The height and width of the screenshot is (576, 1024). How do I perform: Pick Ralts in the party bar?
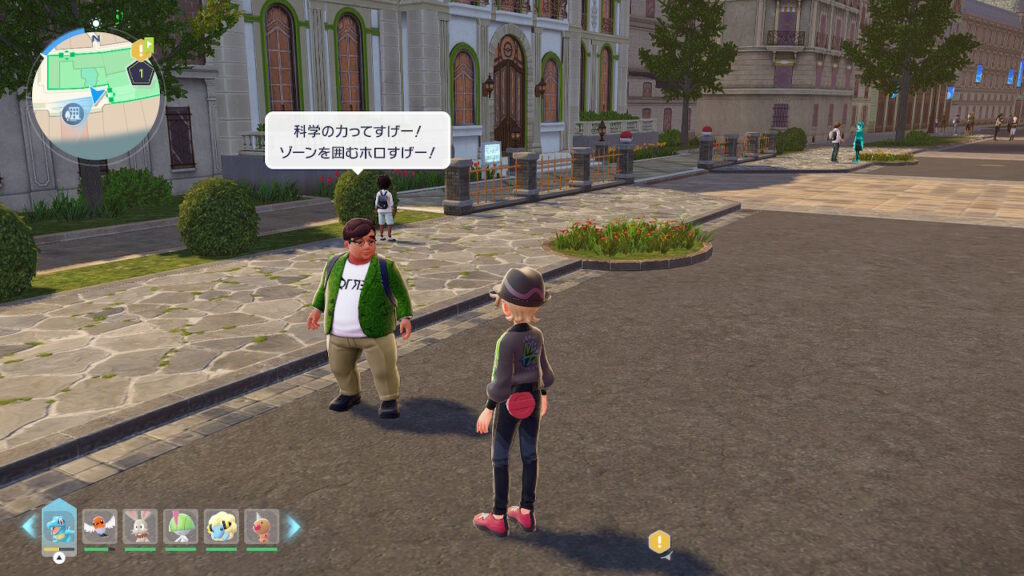(x=181, y=526)
